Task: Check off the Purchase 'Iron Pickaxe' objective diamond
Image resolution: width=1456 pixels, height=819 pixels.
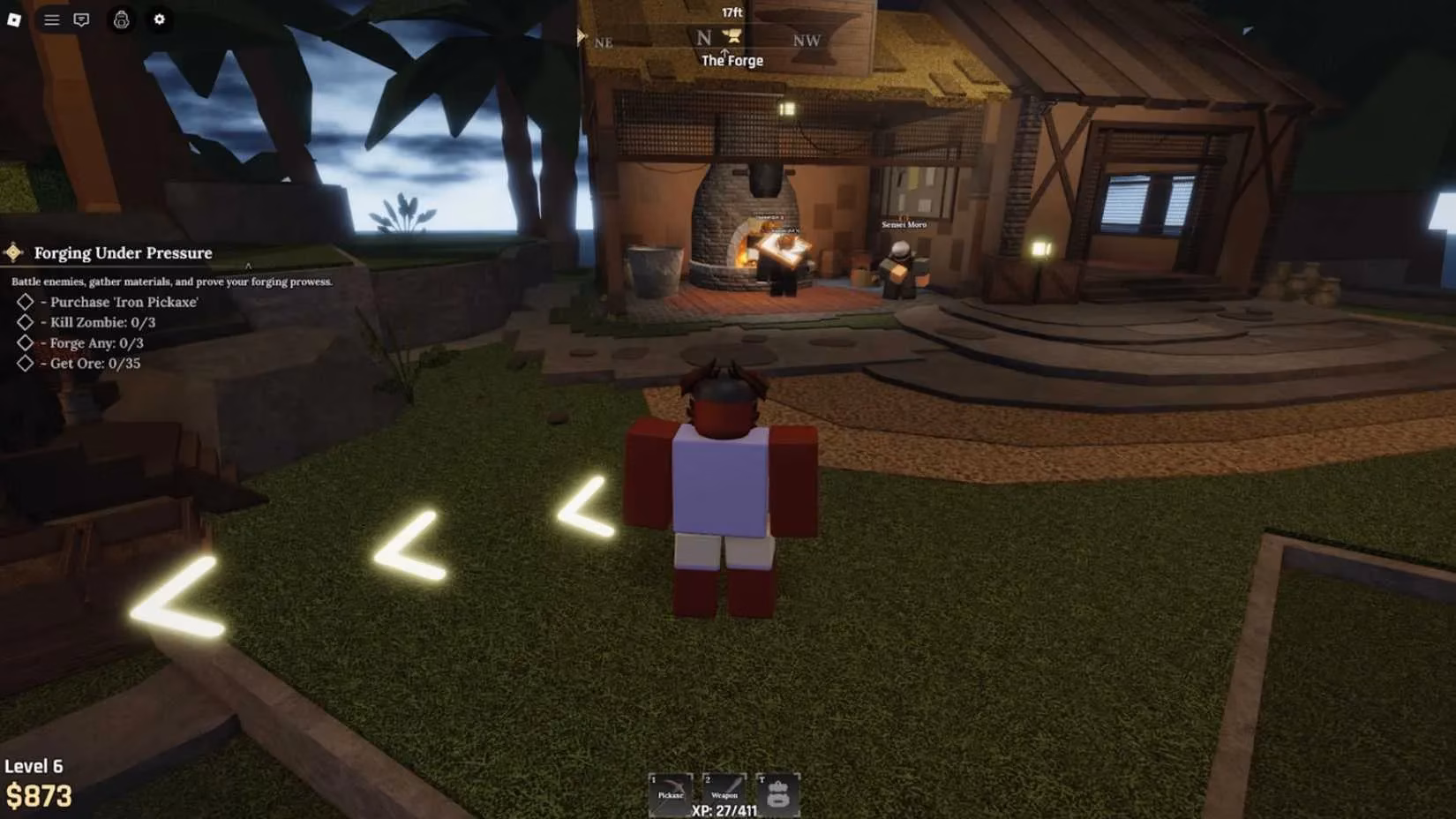Action: 25,302
